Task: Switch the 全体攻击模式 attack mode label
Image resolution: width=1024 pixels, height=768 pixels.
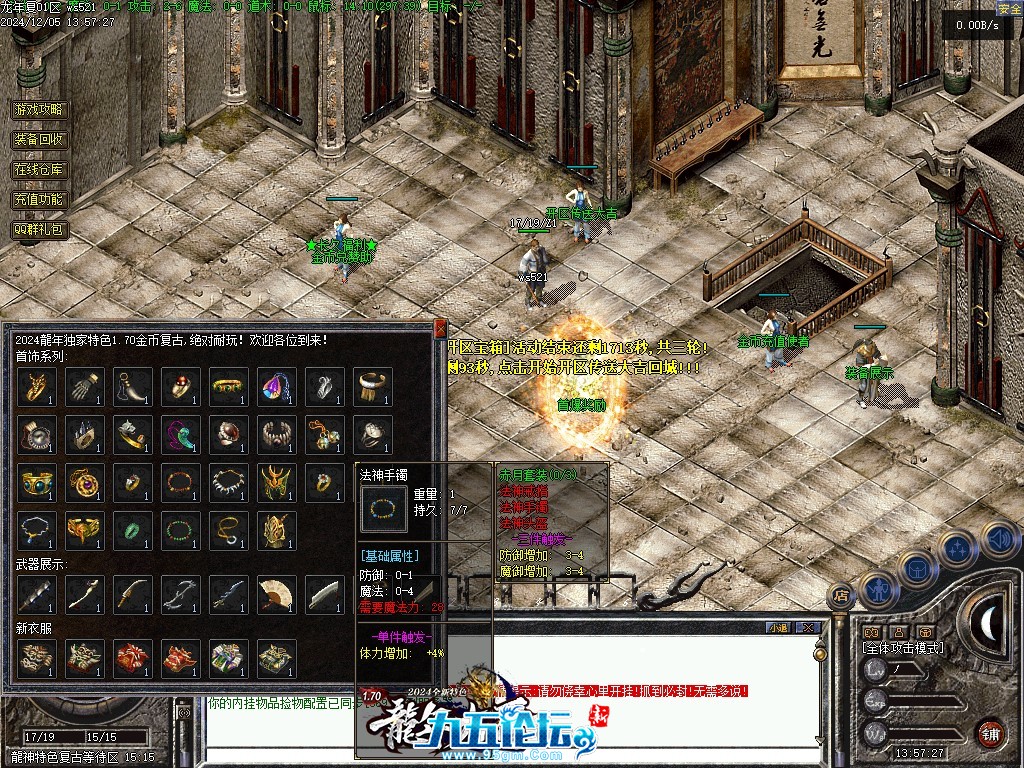Action: pyautogui.click(x=902, y=647)
